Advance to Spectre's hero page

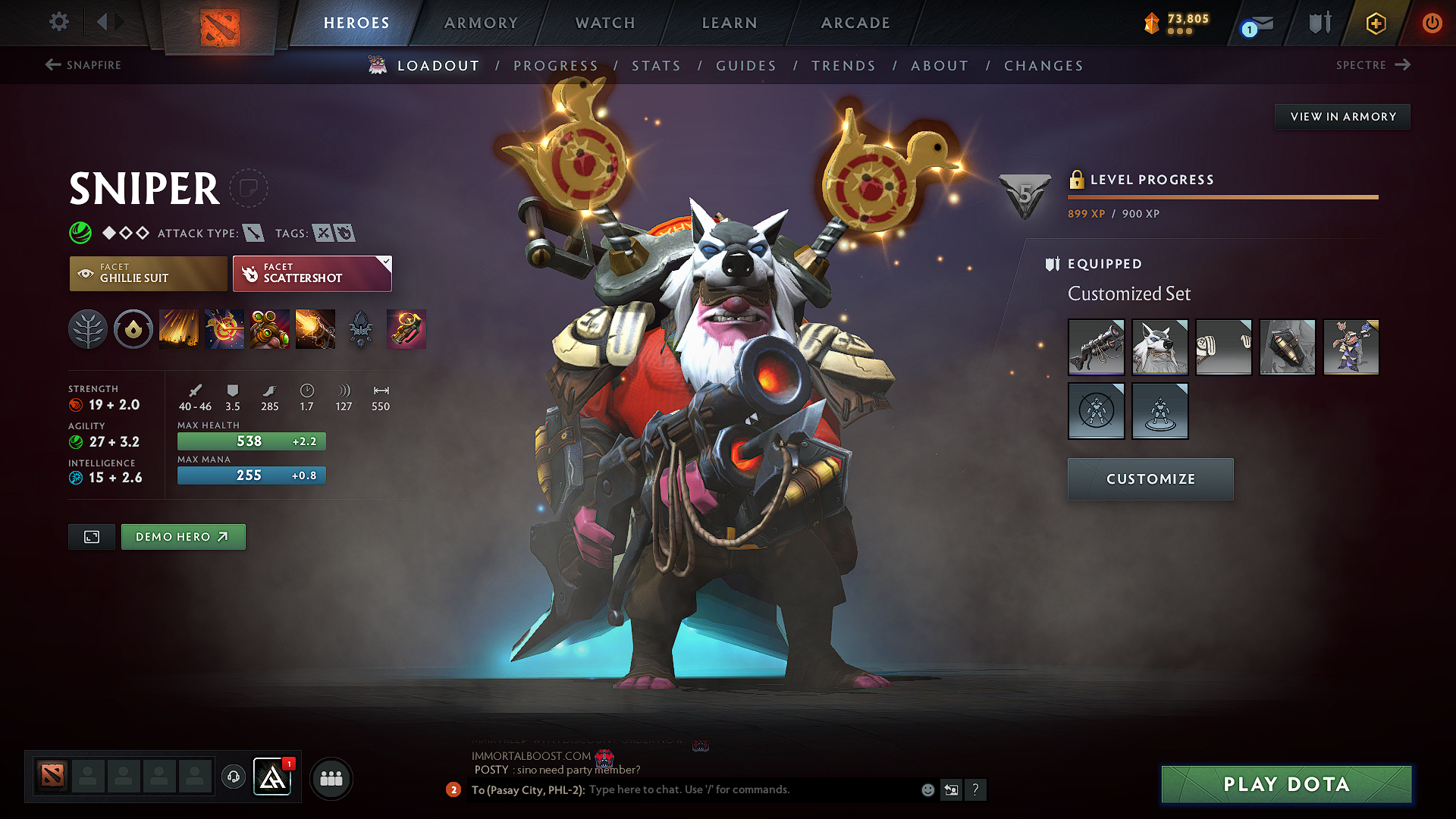coord(1374,64)
